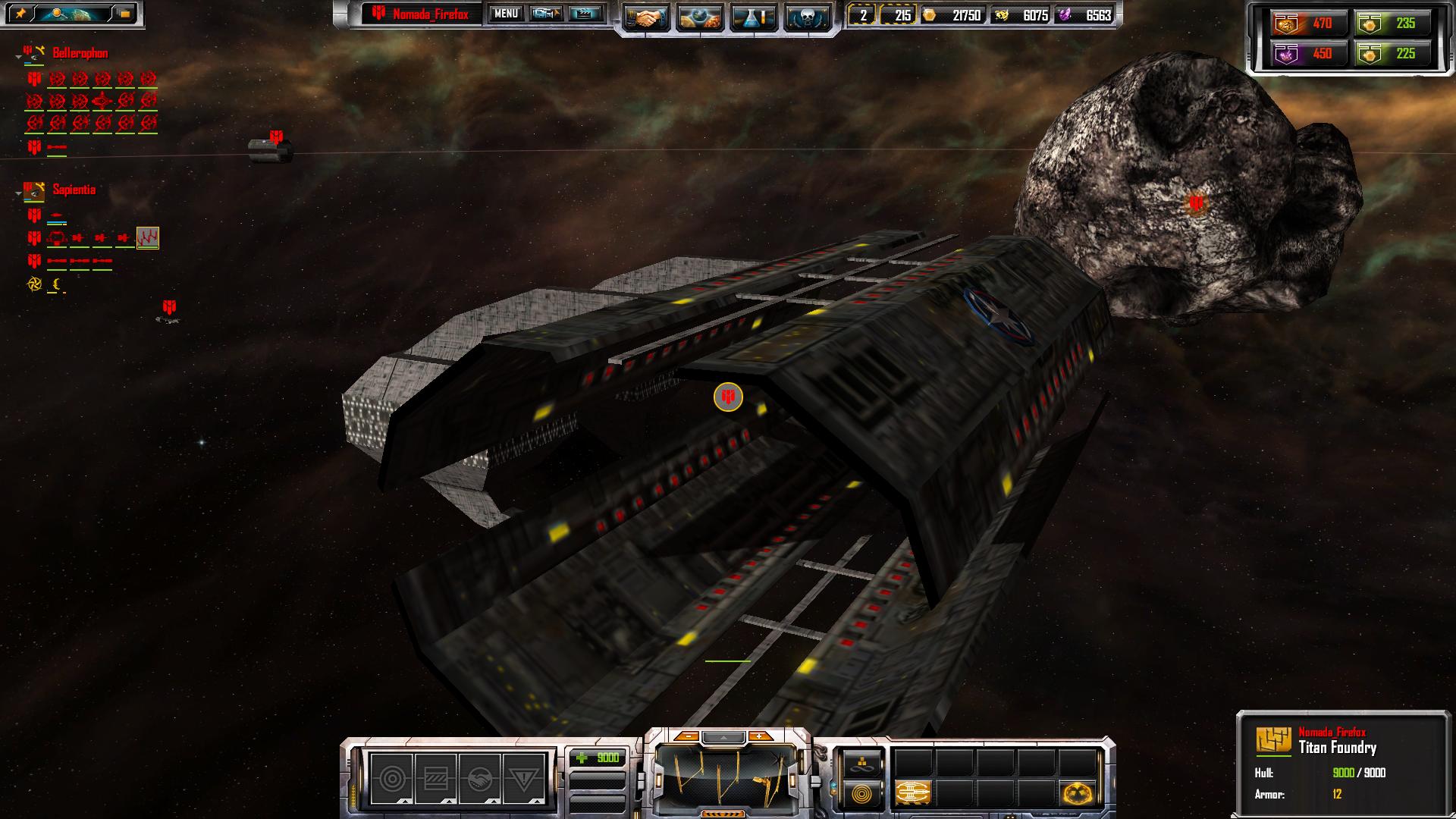
Task: Click the cinematic clapperboard button
Action: [585, 14]
